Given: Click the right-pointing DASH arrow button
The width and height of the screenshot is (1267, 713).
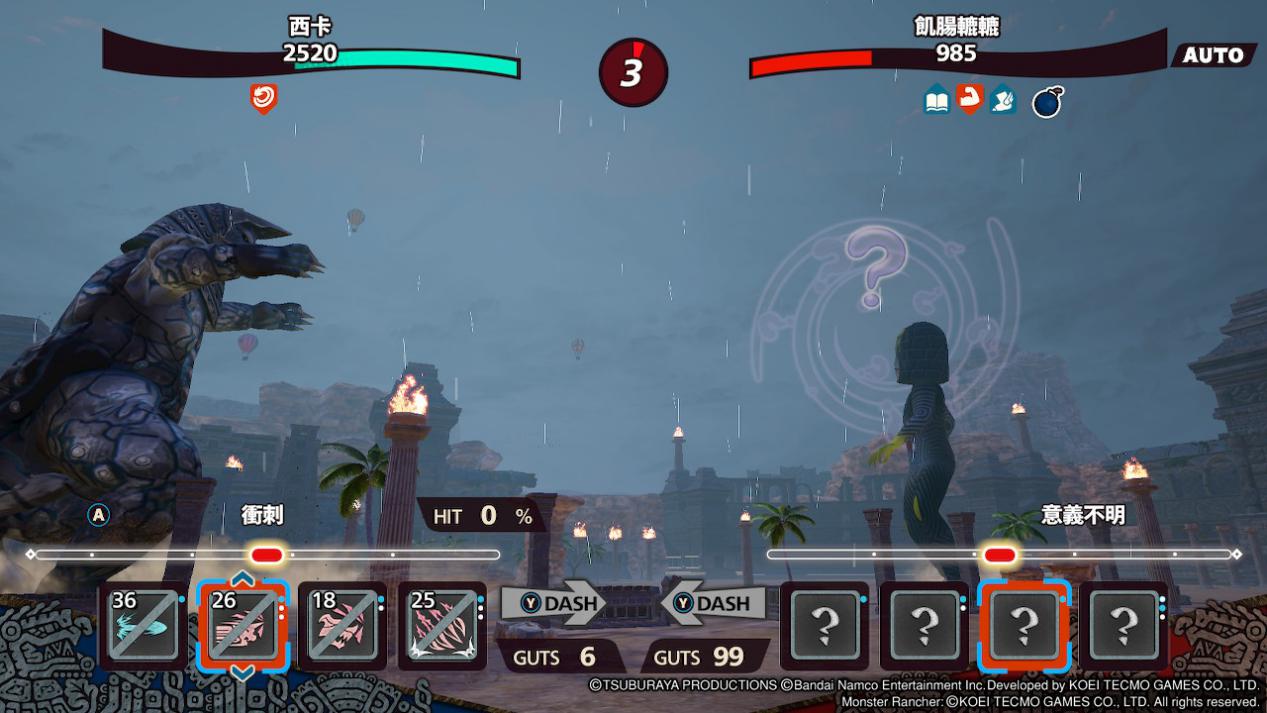Looking at the screenshot, I should tap(553, 603).
